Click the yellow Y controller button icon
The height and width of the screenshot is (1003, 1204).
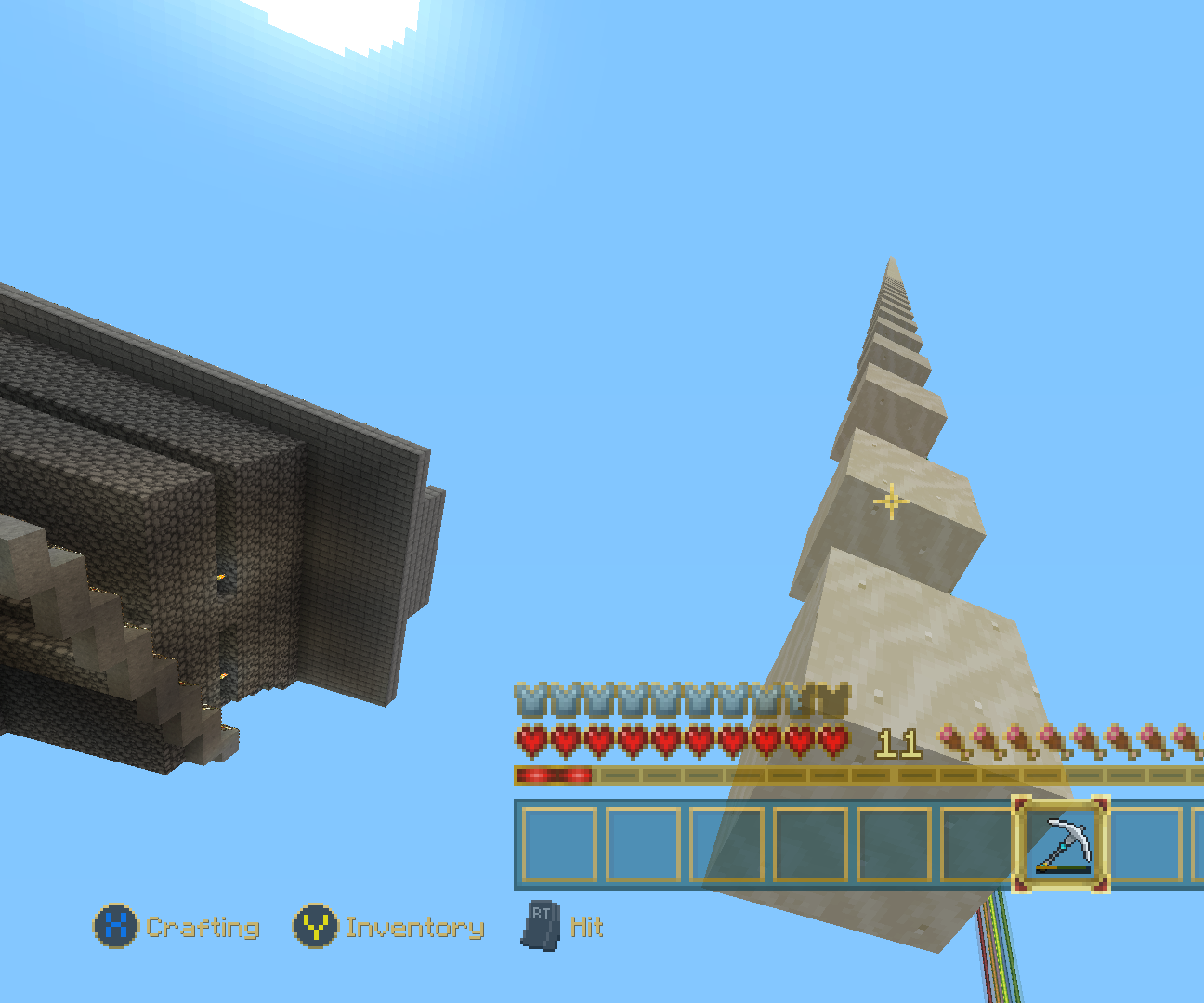(314, 926)
